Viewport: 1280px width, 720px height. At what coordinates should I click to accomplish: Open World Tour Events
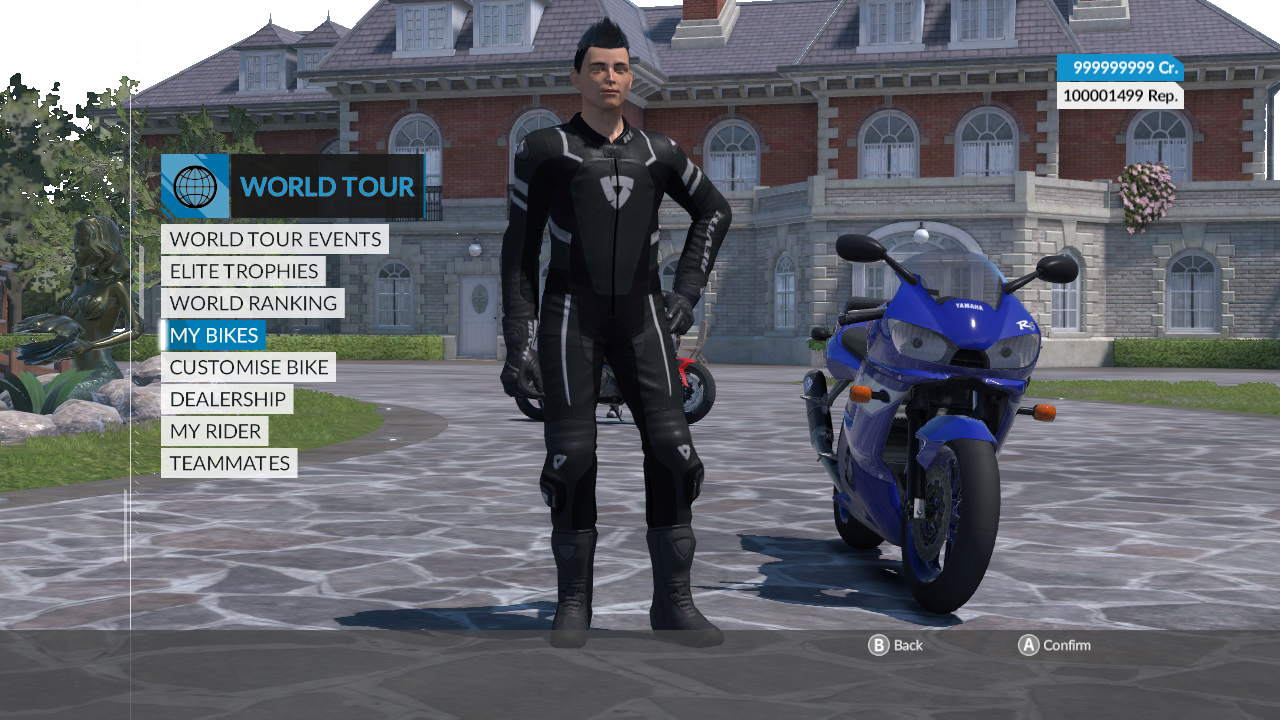(275, 239)
